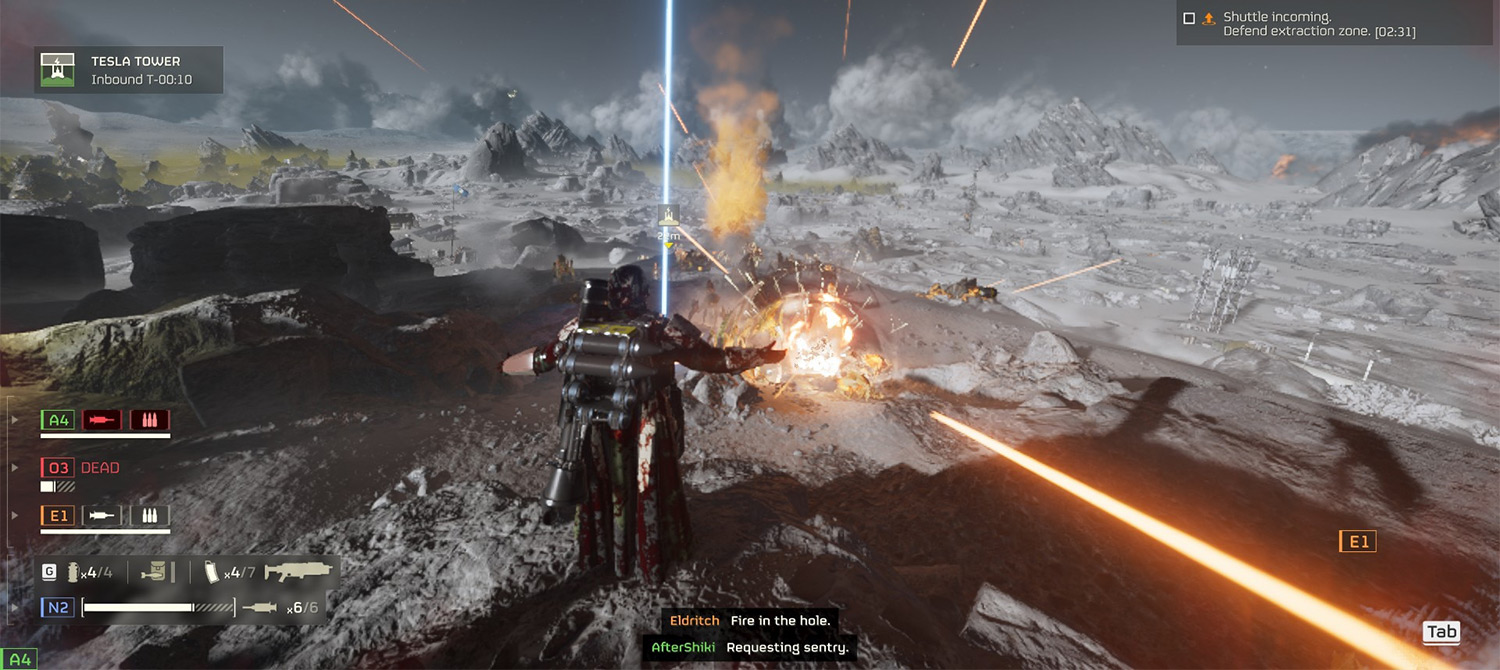Choose the E1 tag in the squad list
Image resolution: width=1500 pixels, height=670 pixels.
tap(58, 516)
